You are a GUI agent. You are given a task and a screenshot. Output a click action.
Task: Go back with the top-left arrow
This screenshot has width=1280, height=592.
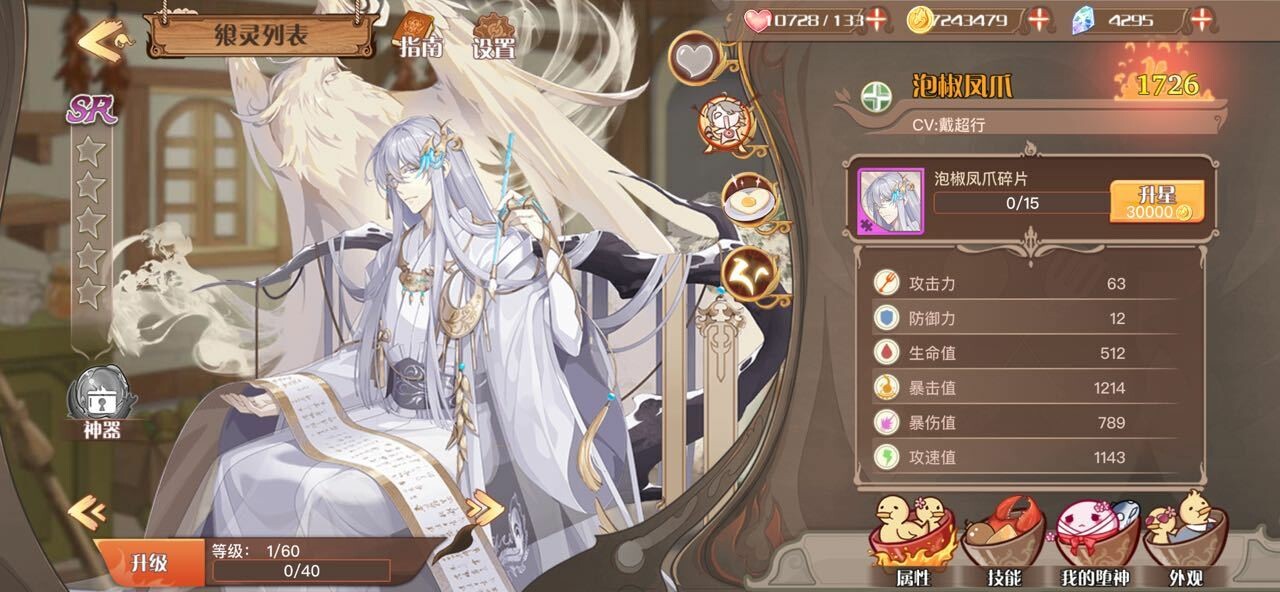(100, 42)
